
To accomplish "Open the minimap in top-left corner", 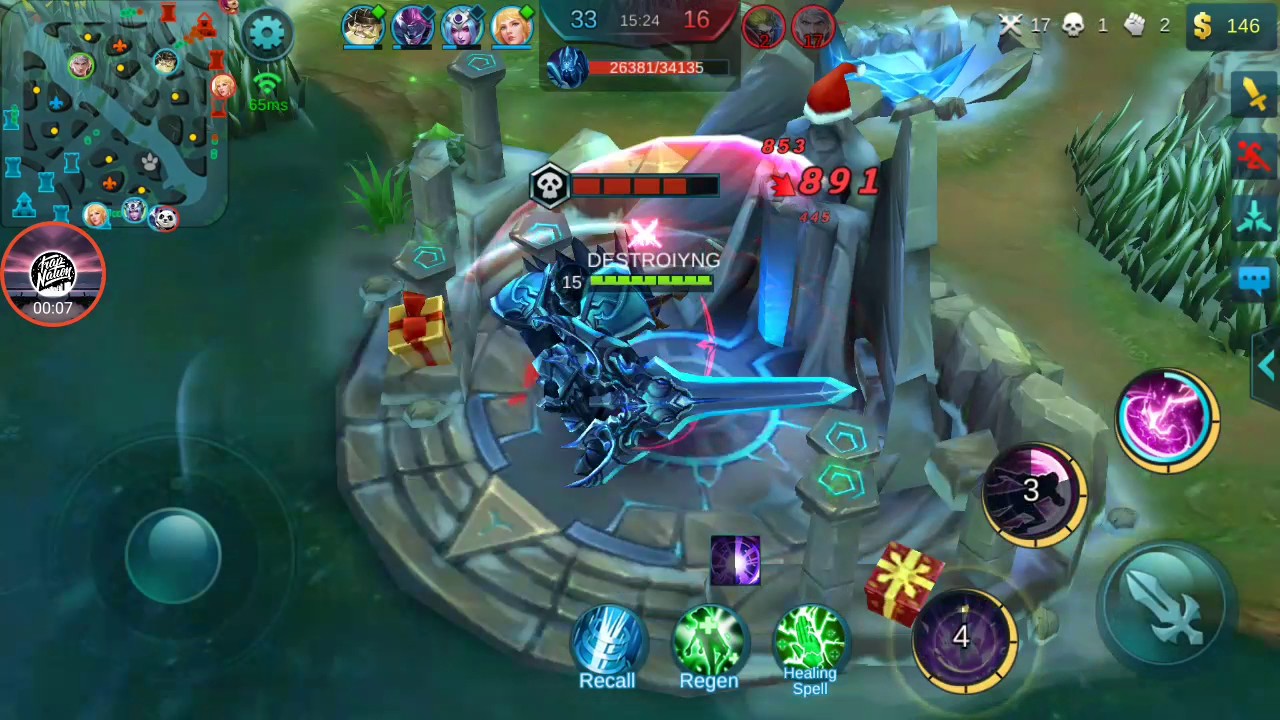I will pos(115,115).
